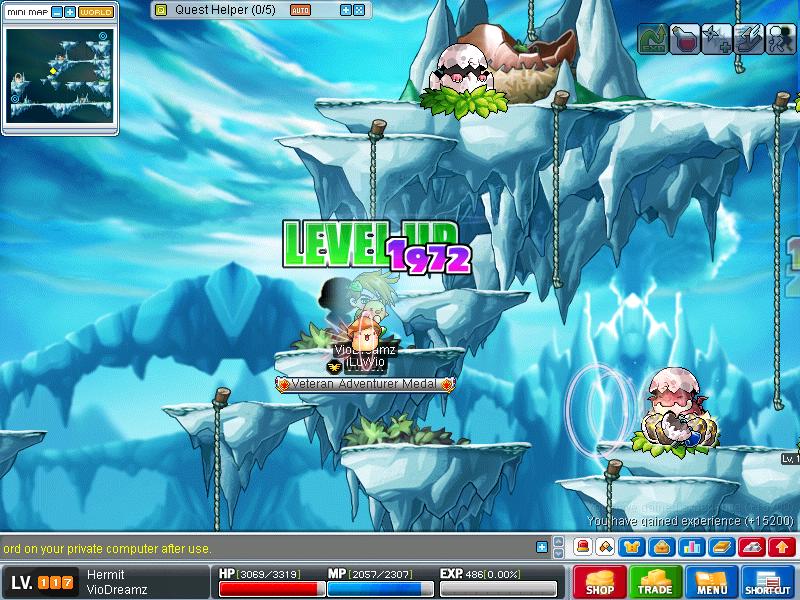Open the Cash Shop
800x600 pixels.
pyautogui.click(x=600, y=582)
